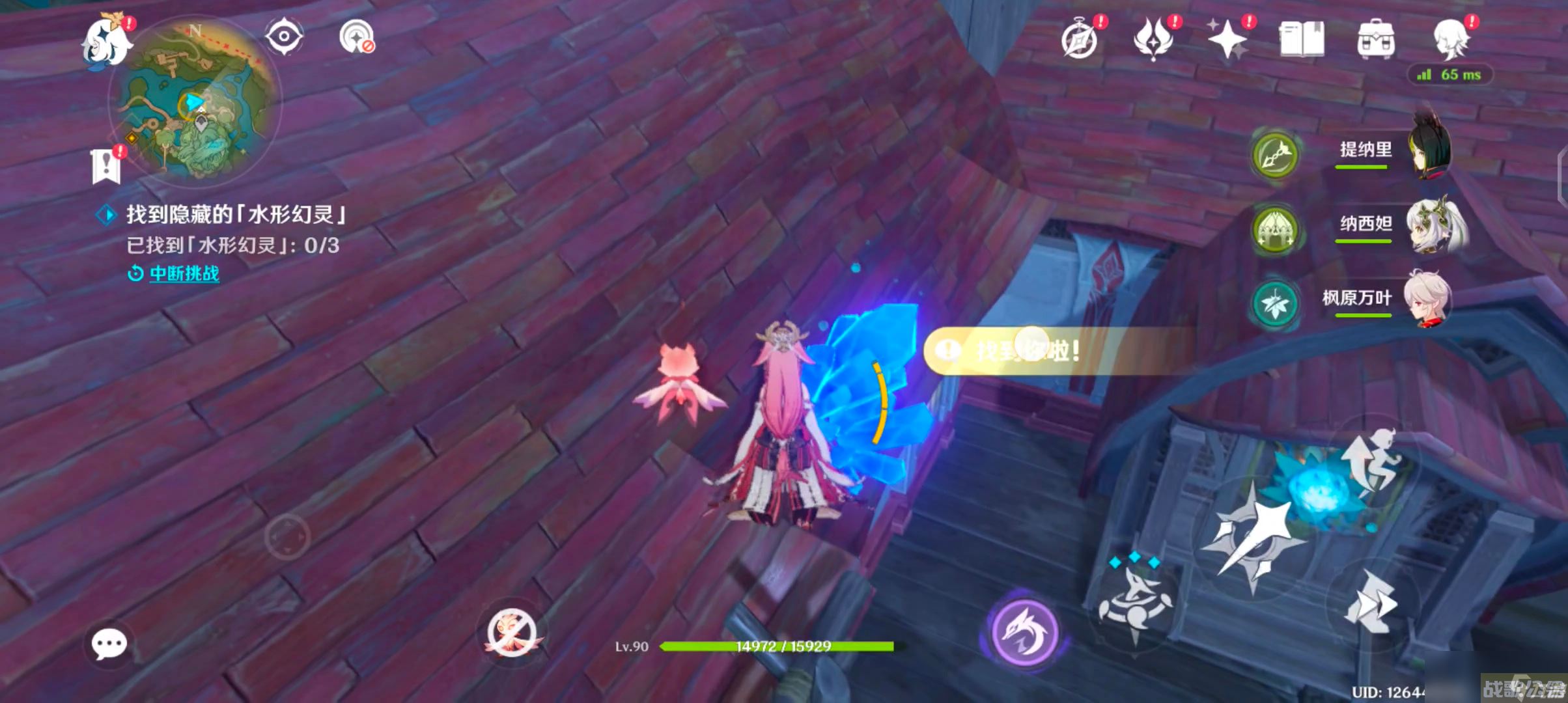
Task: Open the quest log bookmark icon
Action: 106,166
